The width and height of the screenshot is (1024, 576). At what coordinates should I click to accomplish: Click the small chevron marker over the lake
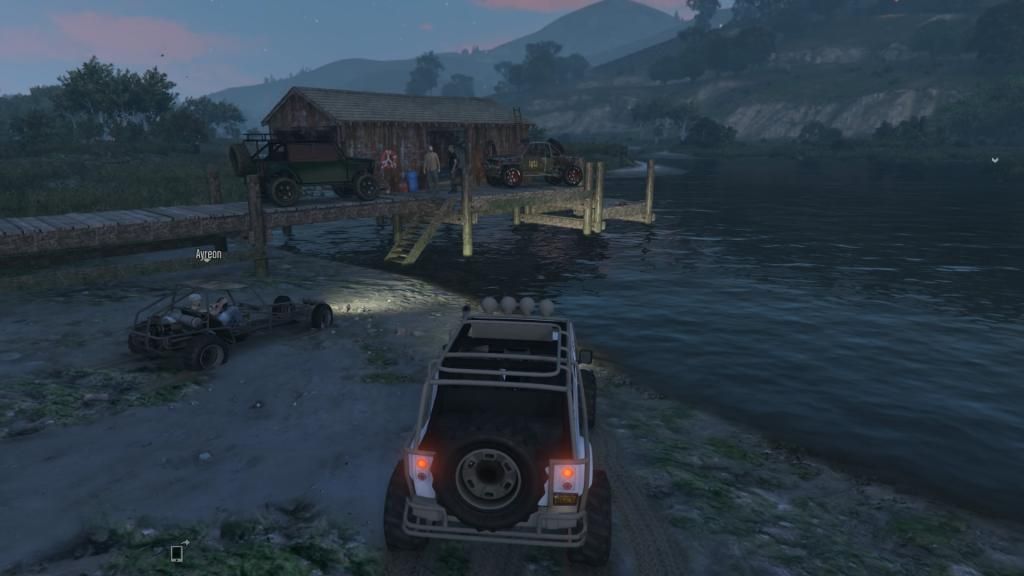(x=995, y=159)
